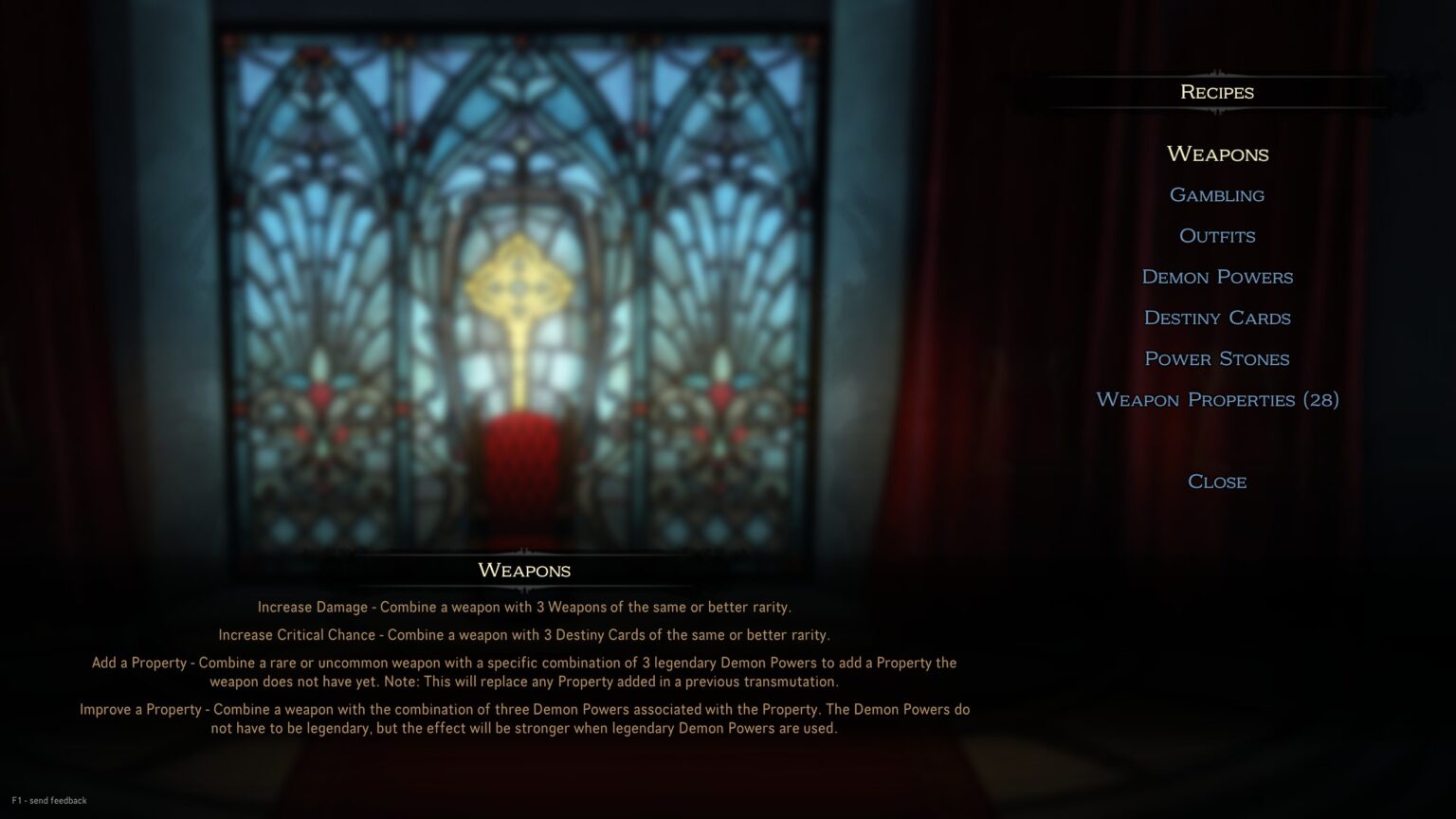View the Outfits recipes
The image size is (1456, 819).
[1217, 236]
